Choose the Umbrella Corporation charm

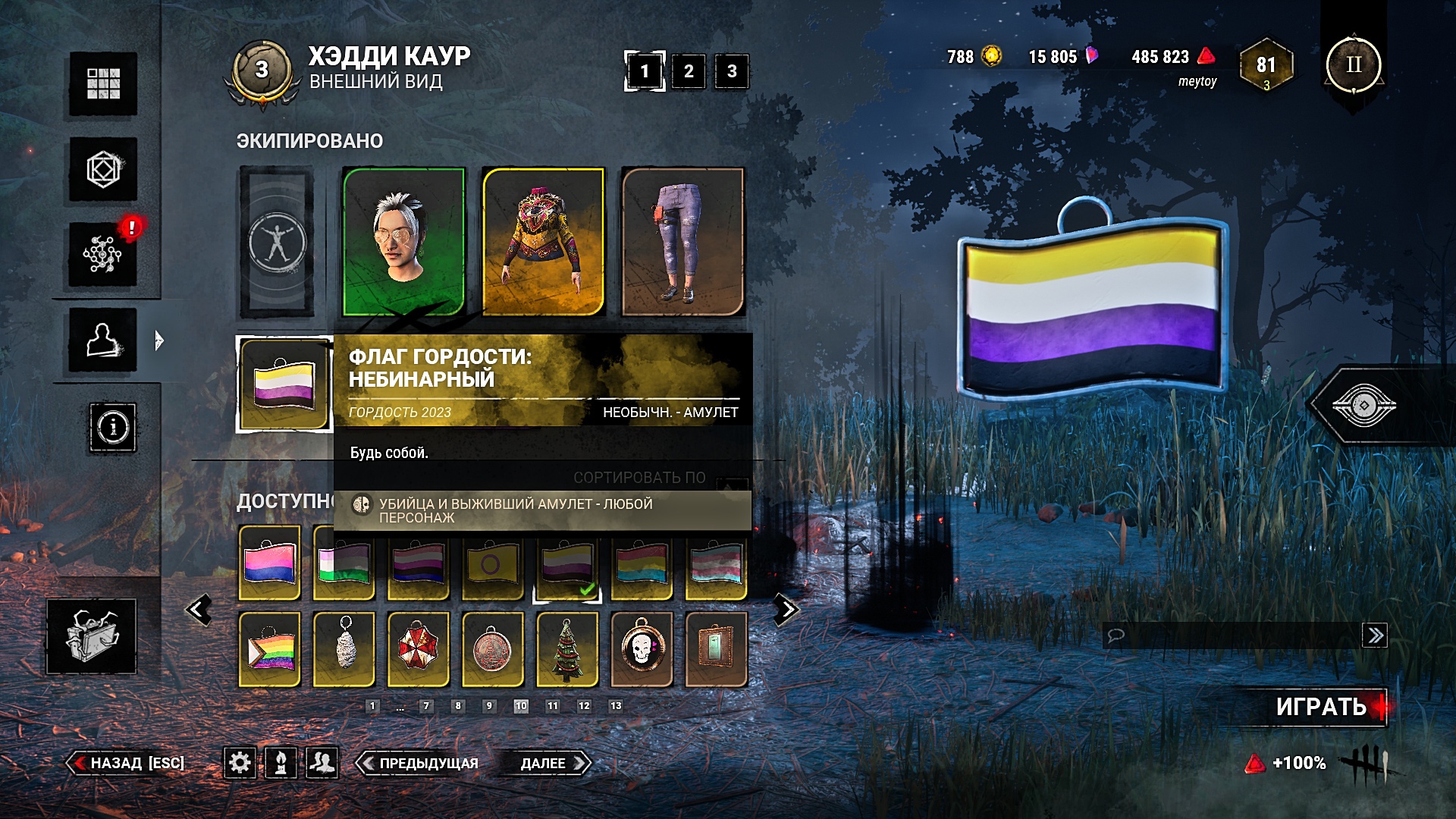click(x=419, y=649)
